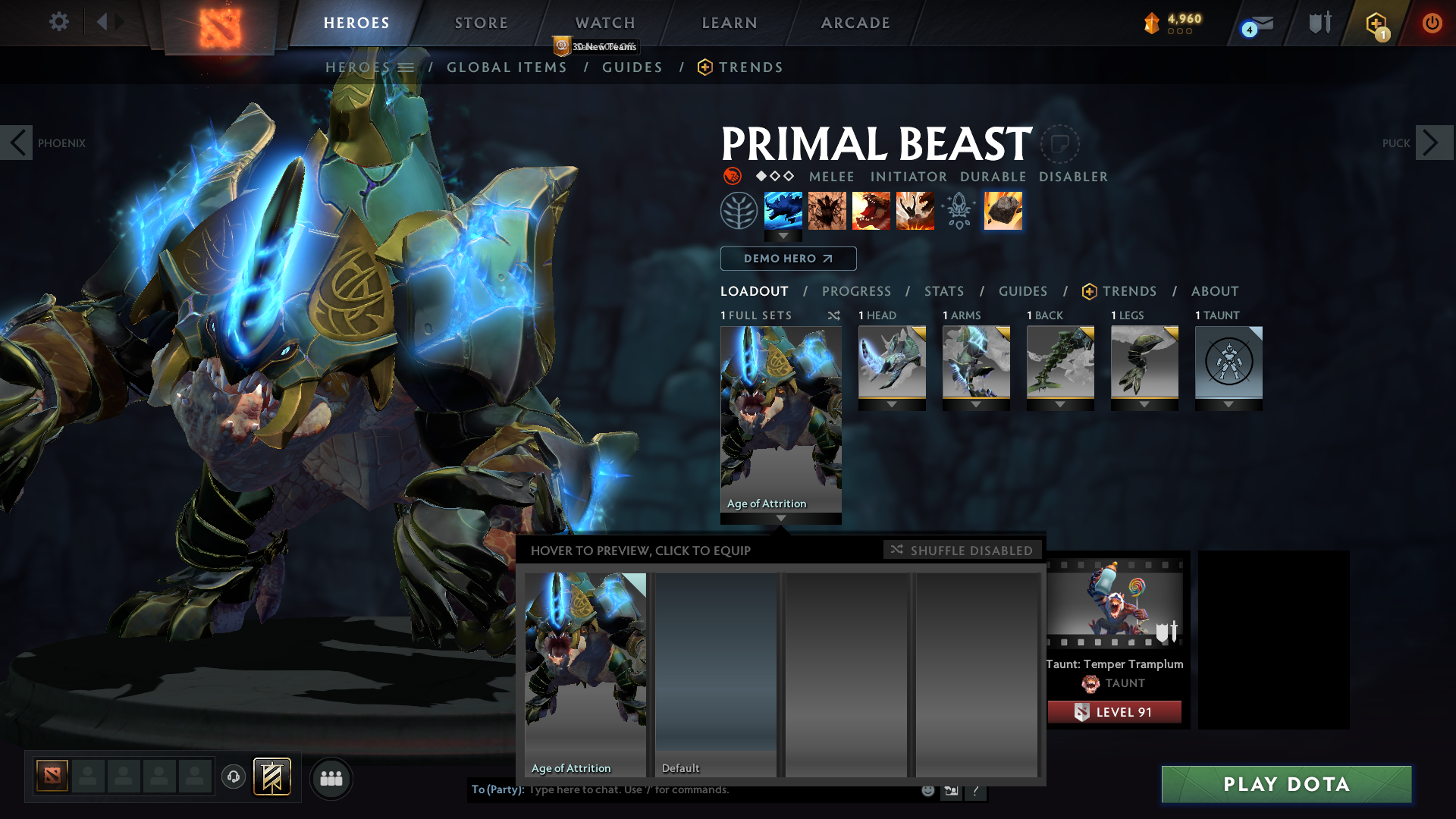Toggle shuffle for full sets loadout

coord(833,315)
